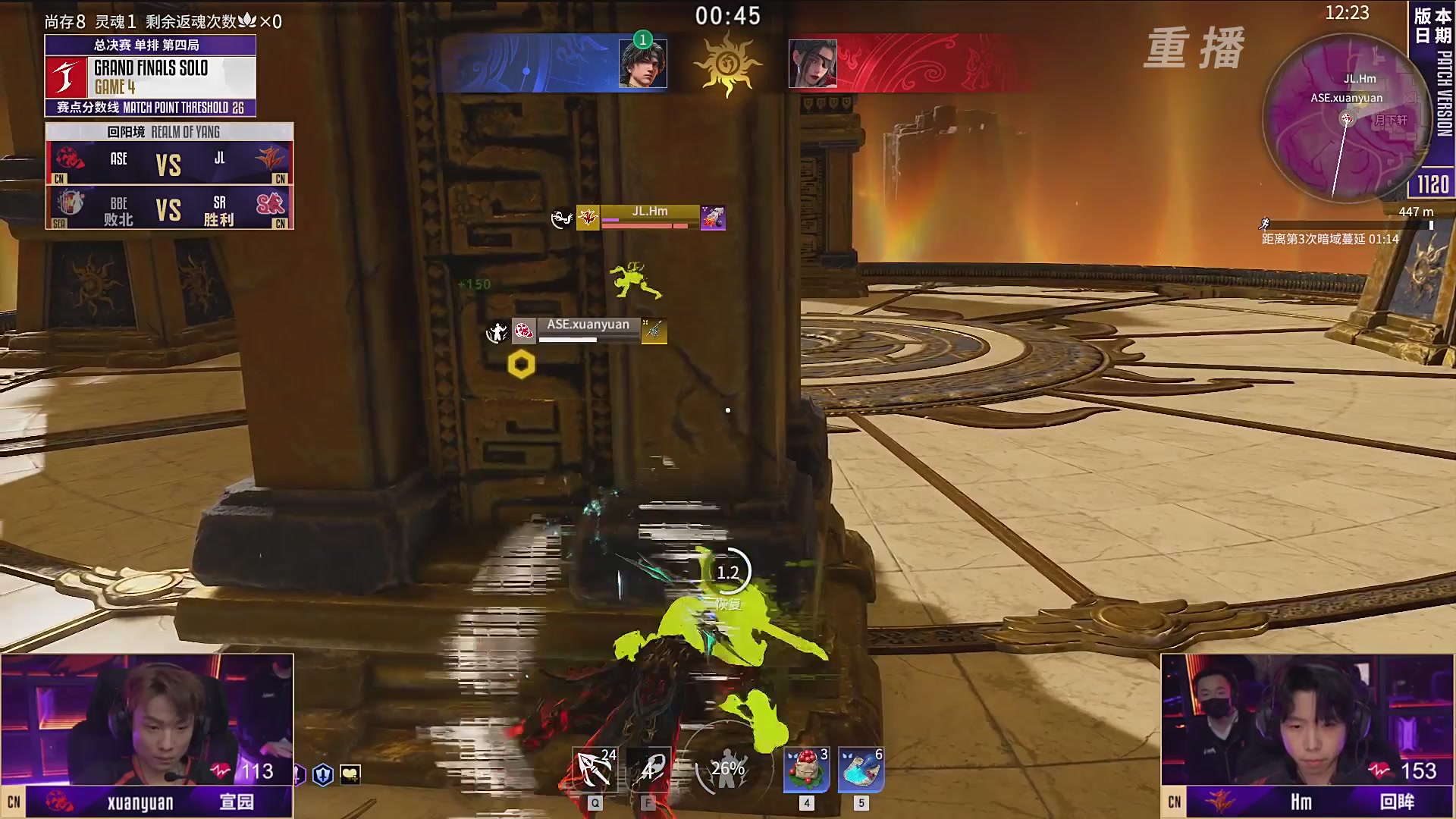Use the red berry bag in slot 4

click(807, 770)
